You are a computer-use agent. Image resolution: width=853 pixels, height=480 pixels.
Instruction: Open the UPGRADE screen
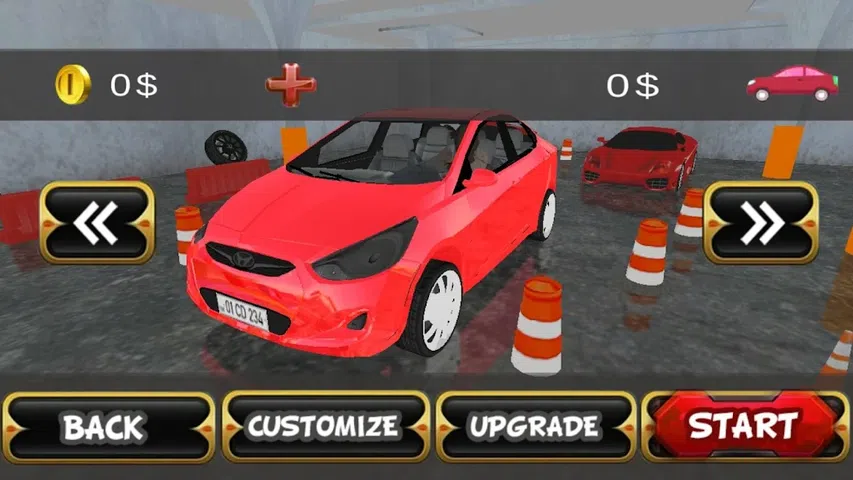point(536,427)
